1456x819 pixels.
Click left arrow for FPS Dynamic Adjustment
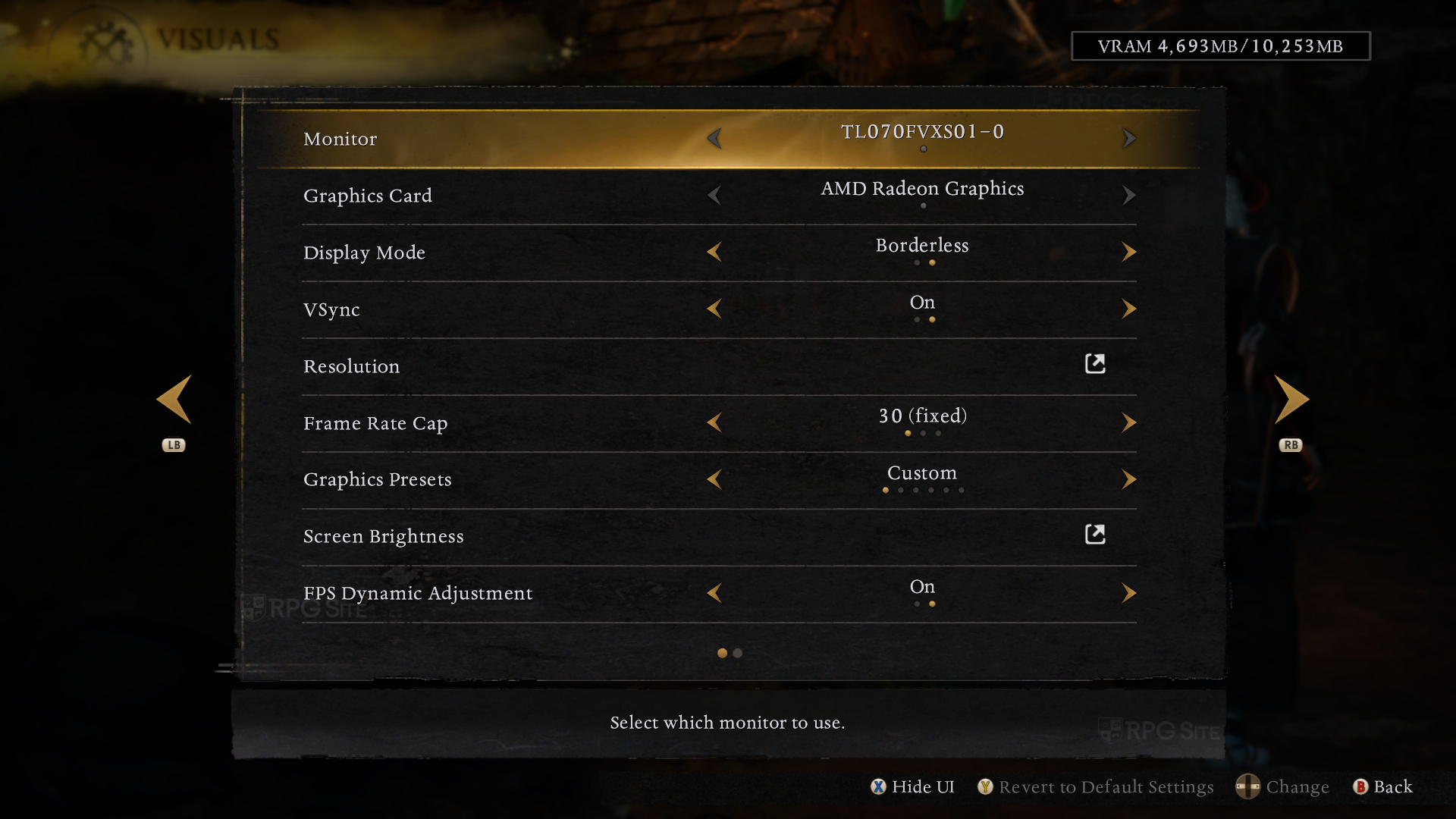pyautogui.click(x=714, y=593)
